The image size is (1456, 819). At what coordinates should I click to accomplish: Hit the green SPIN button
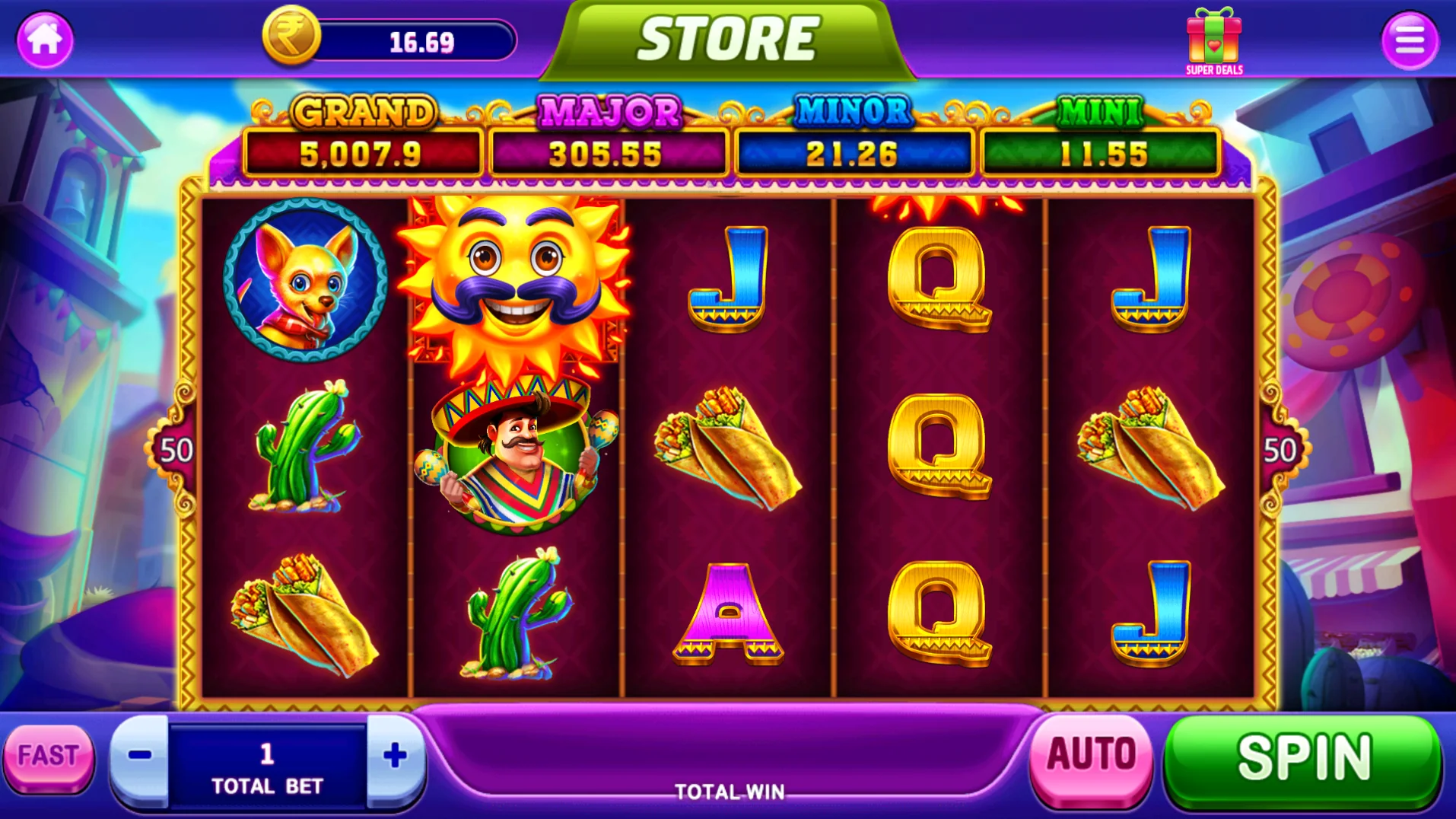click(1303, 758)
